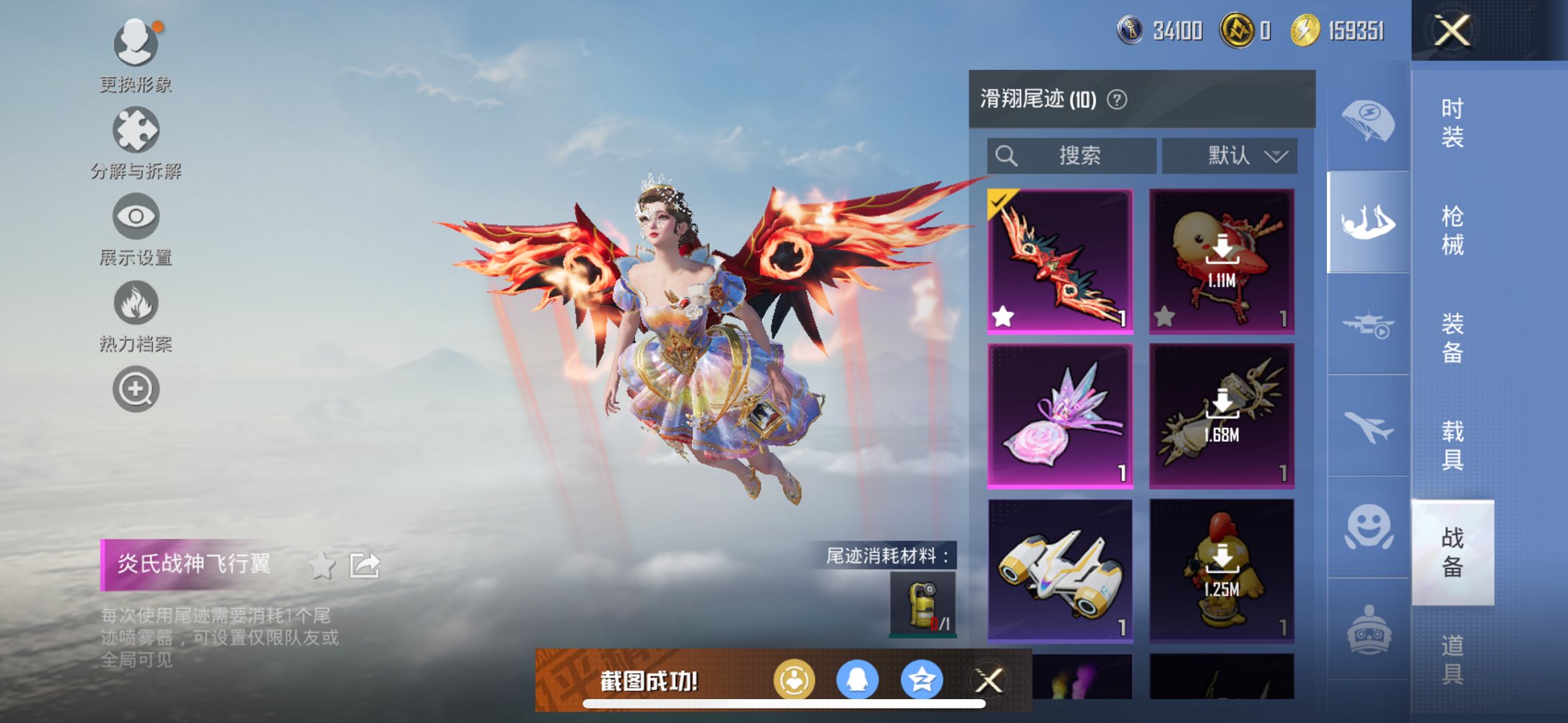Click the magnifier zoom icon in left sidebar
The width and height of the screenshot is (1568, 723).
click(x=136, y=387)
